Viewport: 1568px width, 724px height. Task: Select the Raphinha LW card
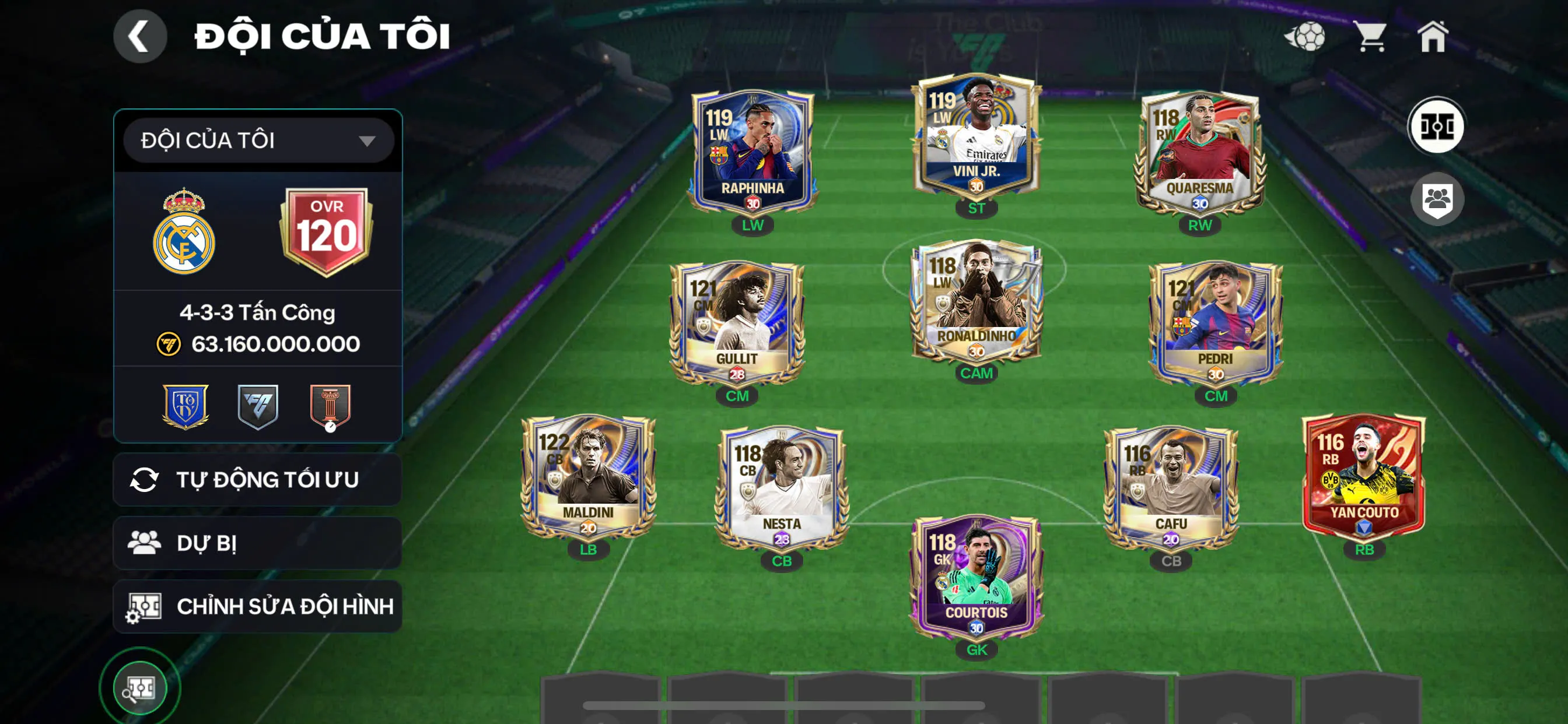click(752, 153)
